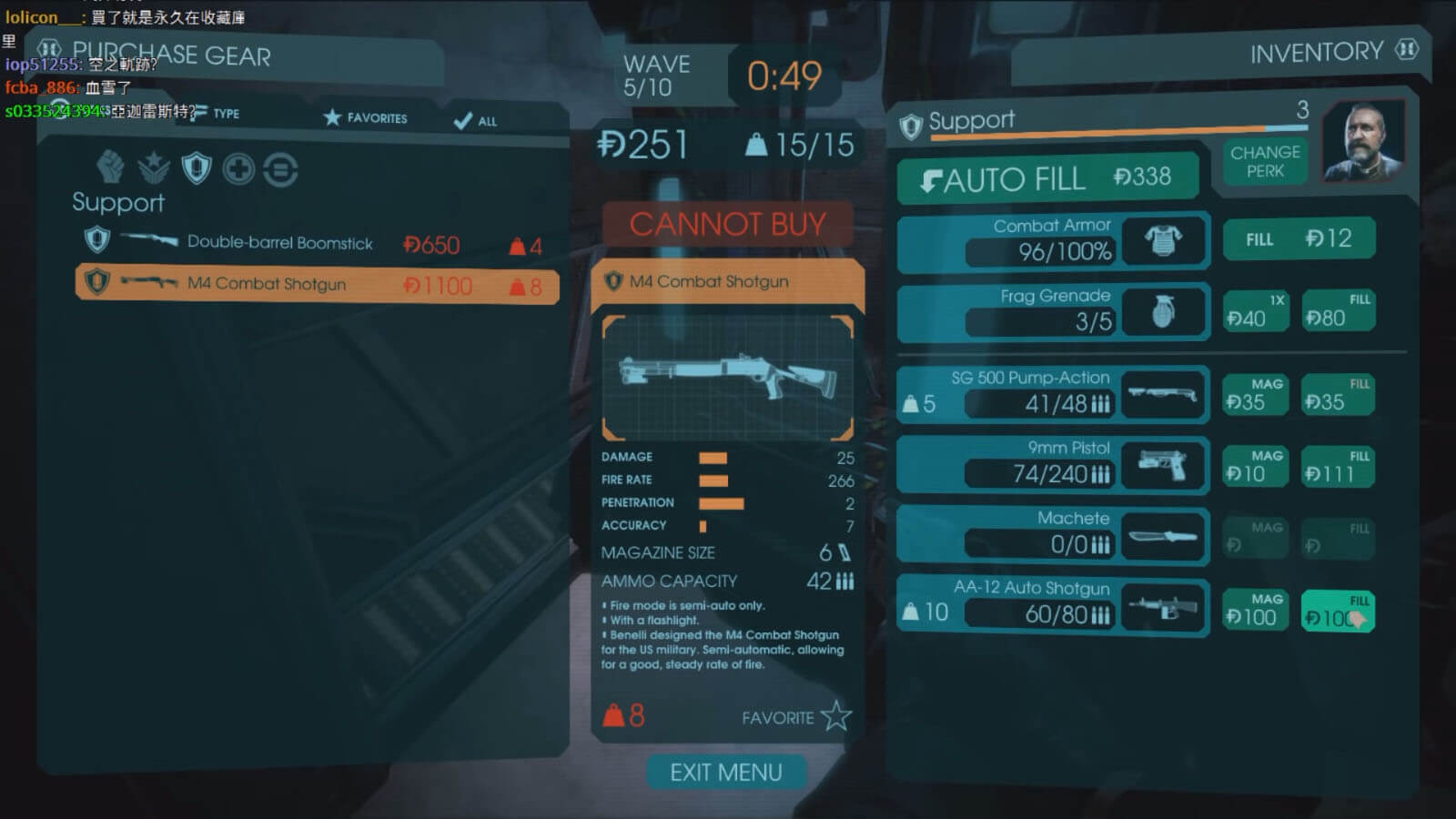Select the Machete inventory slot
The width and height of the screenshot is (1456, 819).
click(x=1052, y=535)
